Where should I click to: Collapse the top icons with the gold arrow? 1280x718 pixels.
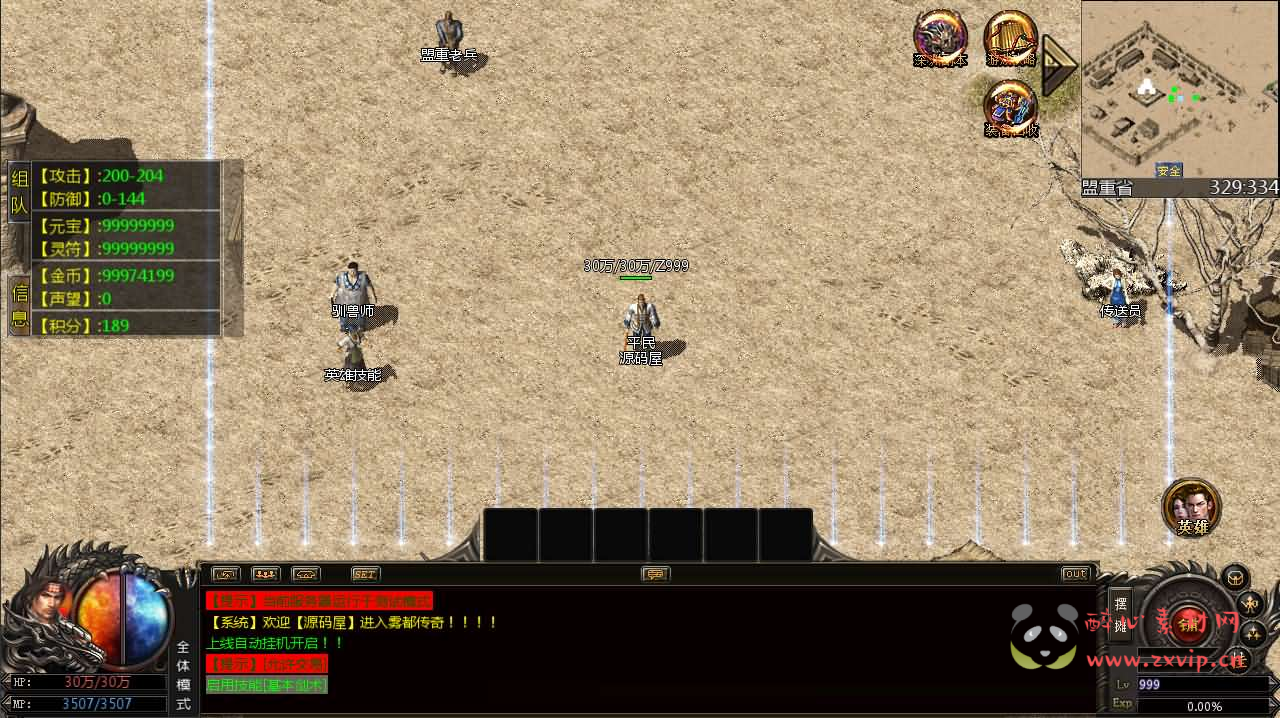coord(1057,66)
